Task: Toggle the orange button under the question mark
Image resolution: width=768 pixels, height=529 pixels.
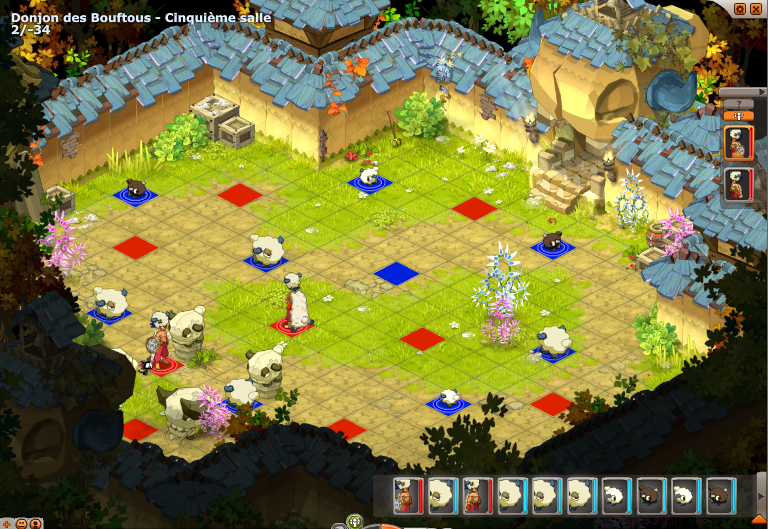Action: 738,115
